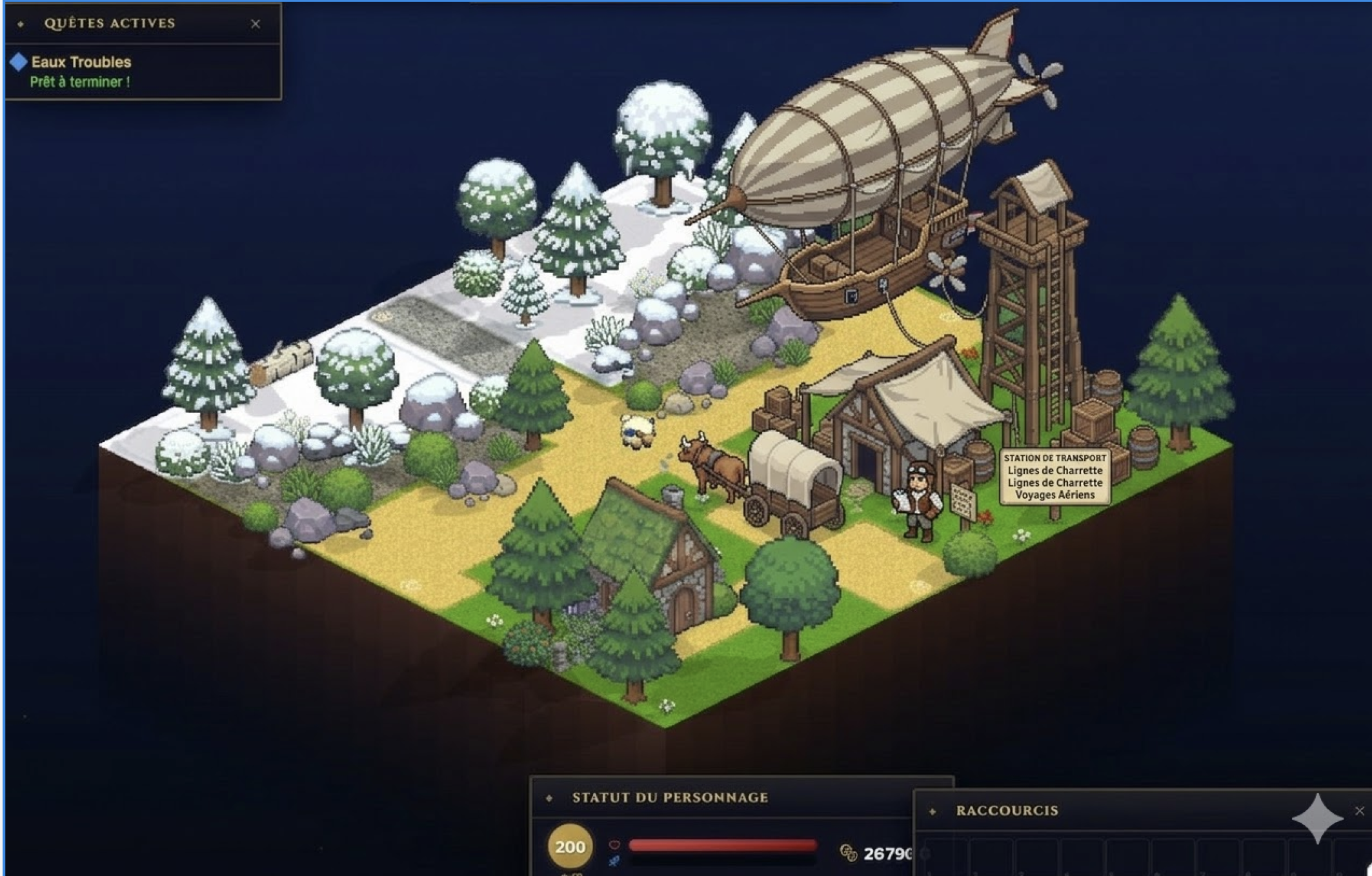Click the blue diamond quest marker icon
The height and width of the screenshot is (876, 1372).
tap(19, 63)
